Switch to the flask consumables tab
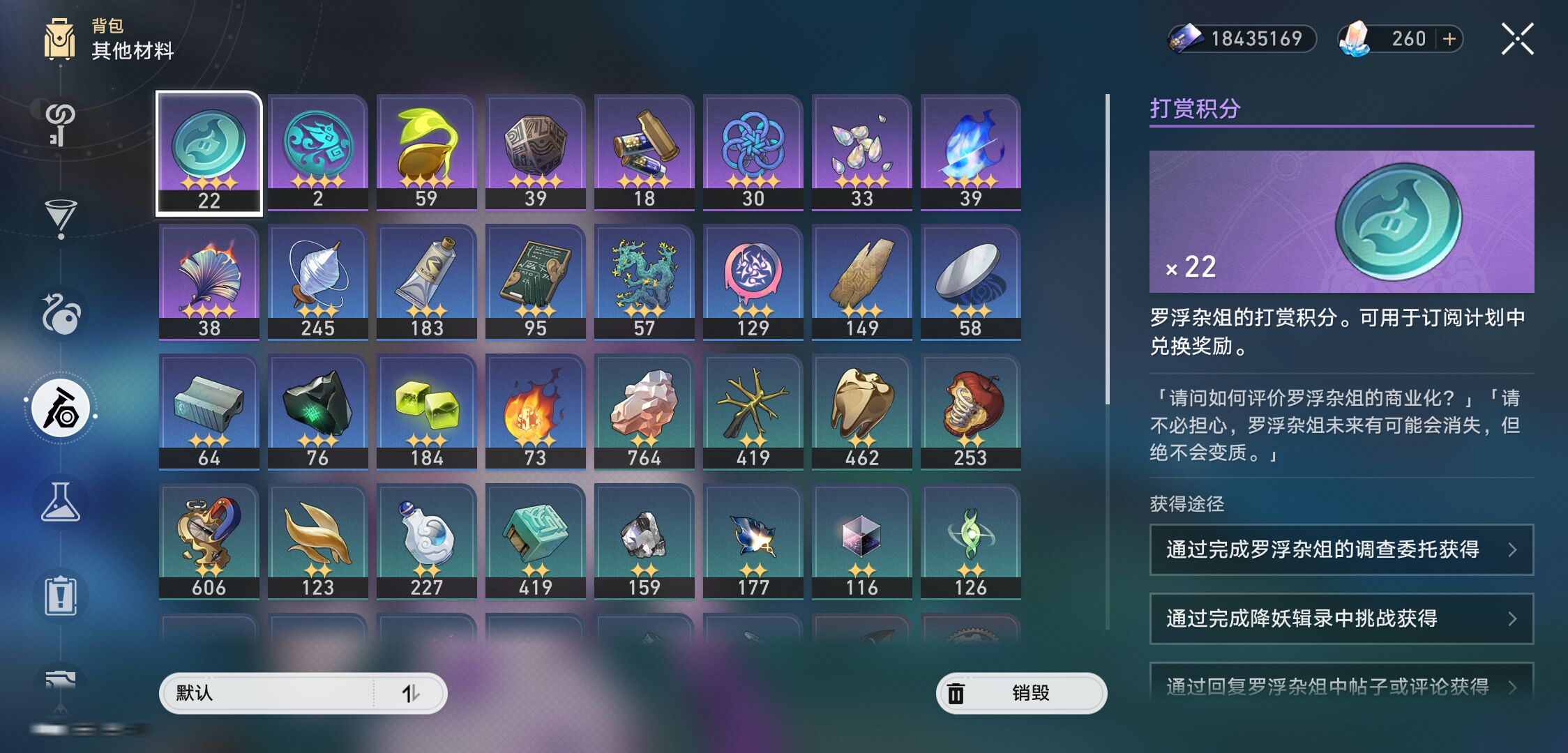The image size is (1568, 753). tap(61, 502)
